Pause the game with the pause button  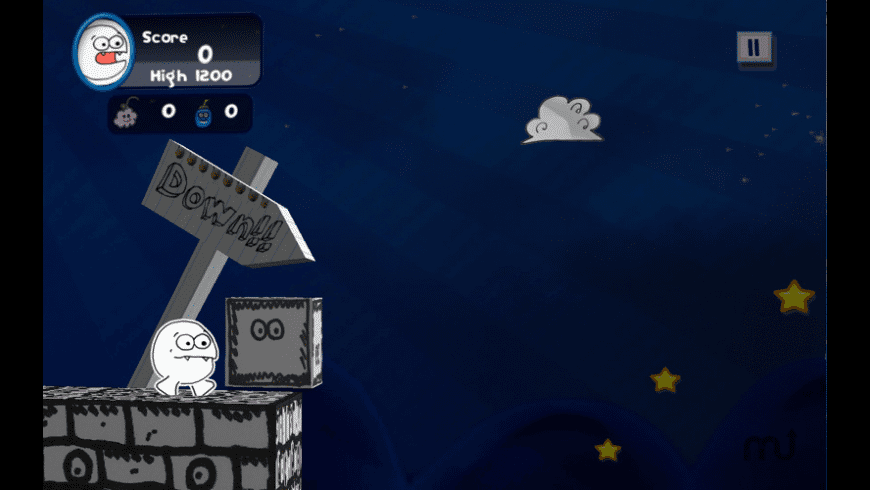[x=754, y=47]
